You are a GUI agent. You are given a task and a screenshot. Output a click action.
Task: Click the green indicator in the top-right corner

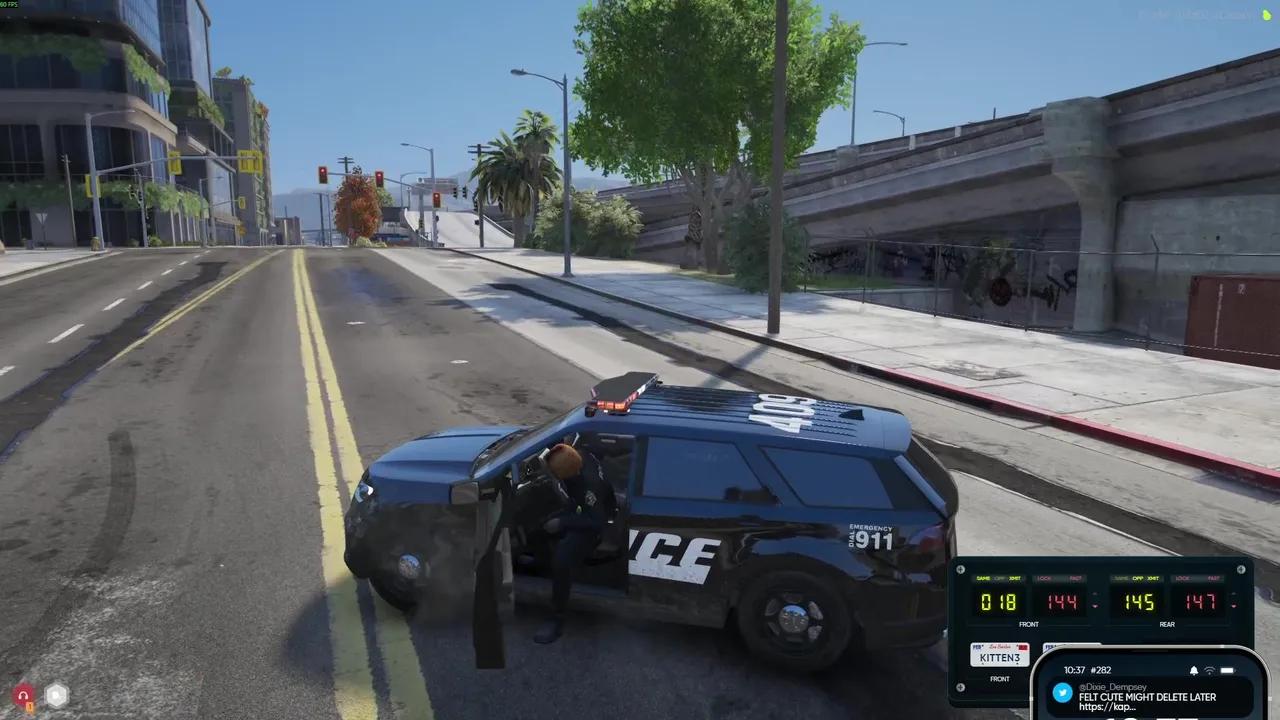1268,14
